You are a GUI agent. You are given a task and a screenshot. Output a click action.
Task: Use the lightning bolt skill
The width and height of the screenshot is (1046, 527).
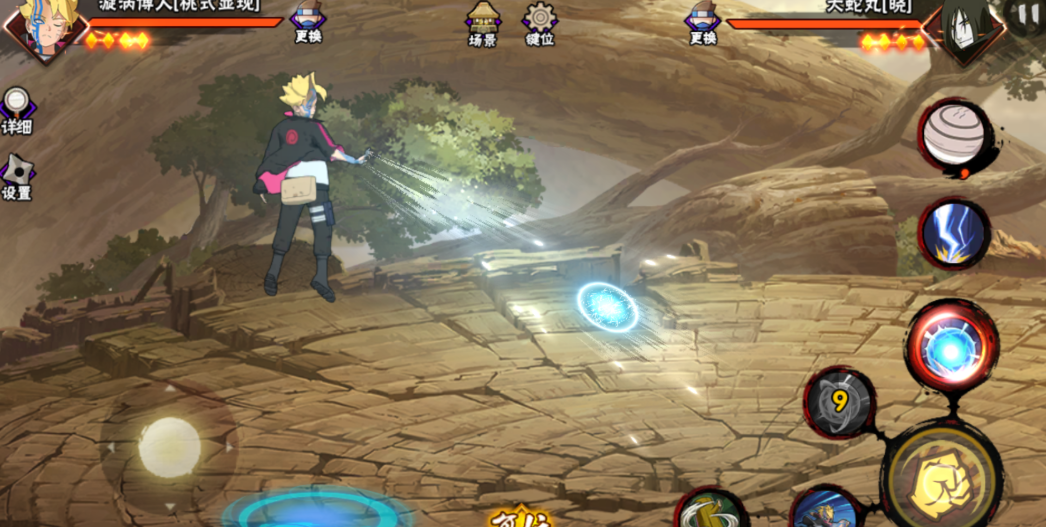pos(953,234)
